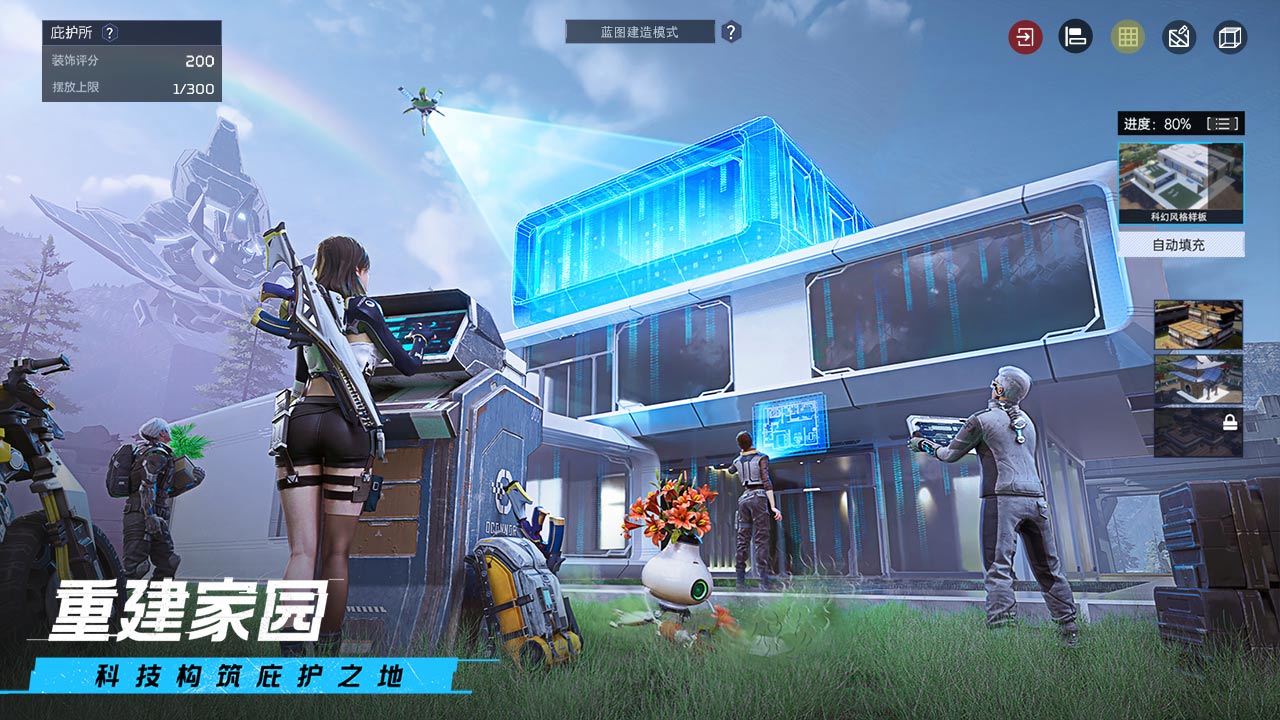
Task: Switch to 蓝图建造模式 mode tab
Action: [x=640, y=31]
